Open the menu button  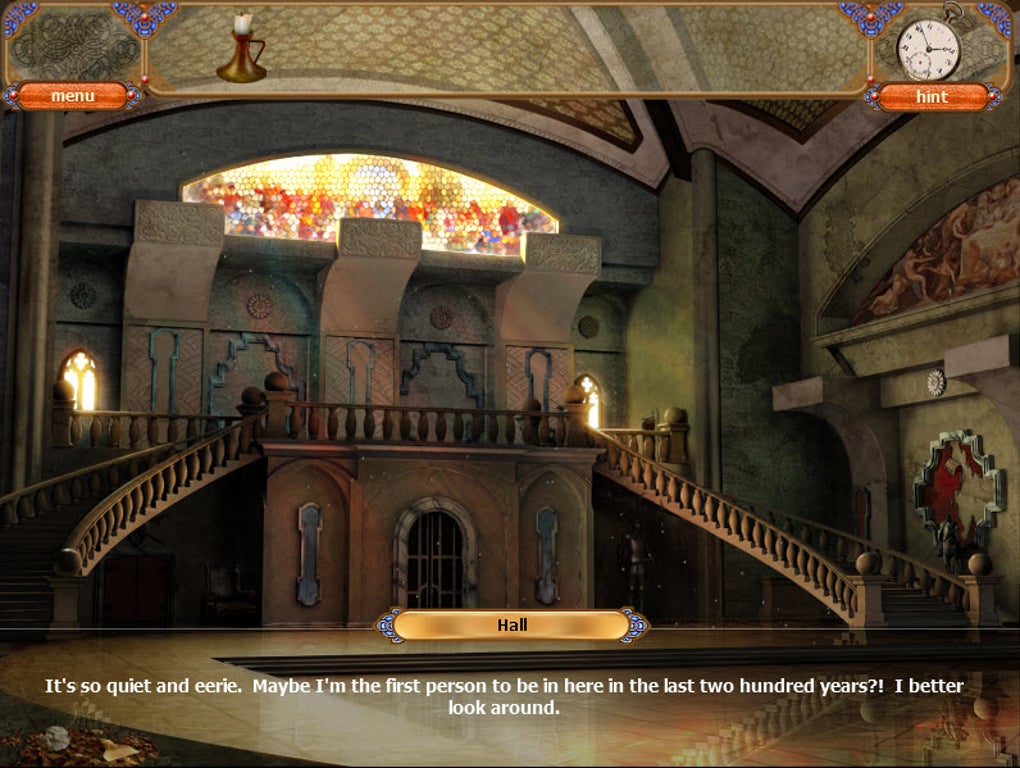click(73, 96)
